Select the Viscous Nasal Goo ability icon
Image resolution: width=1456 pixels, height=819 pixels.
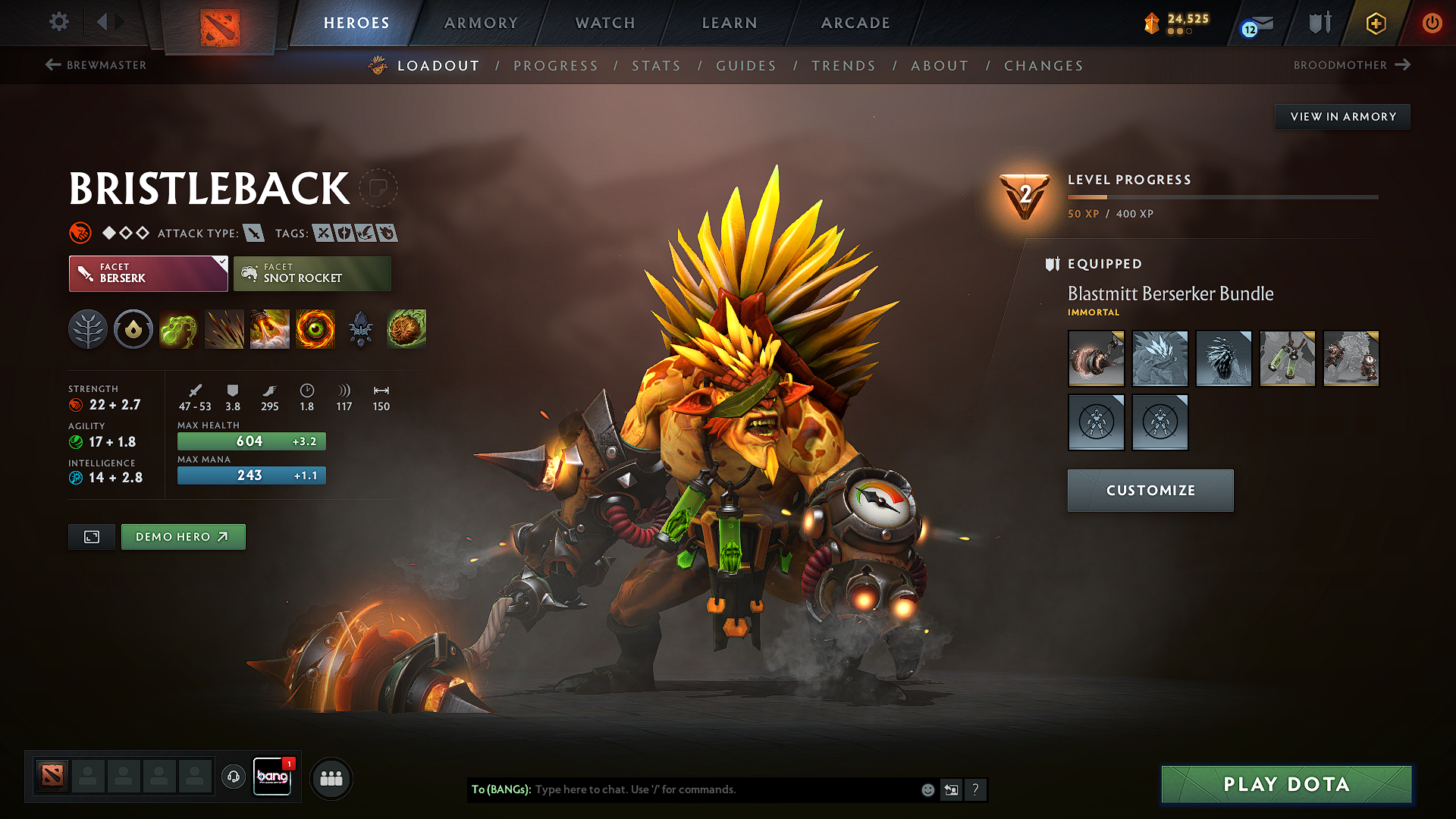coord(179,329)
